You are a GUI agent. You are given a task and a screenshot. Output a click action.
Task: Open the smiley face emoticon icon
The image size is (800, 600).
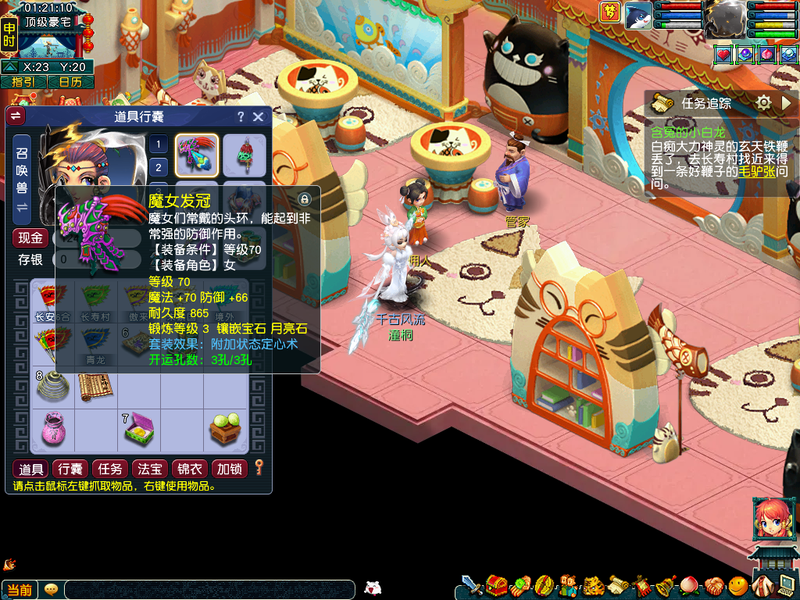click(x=737, y=584)
